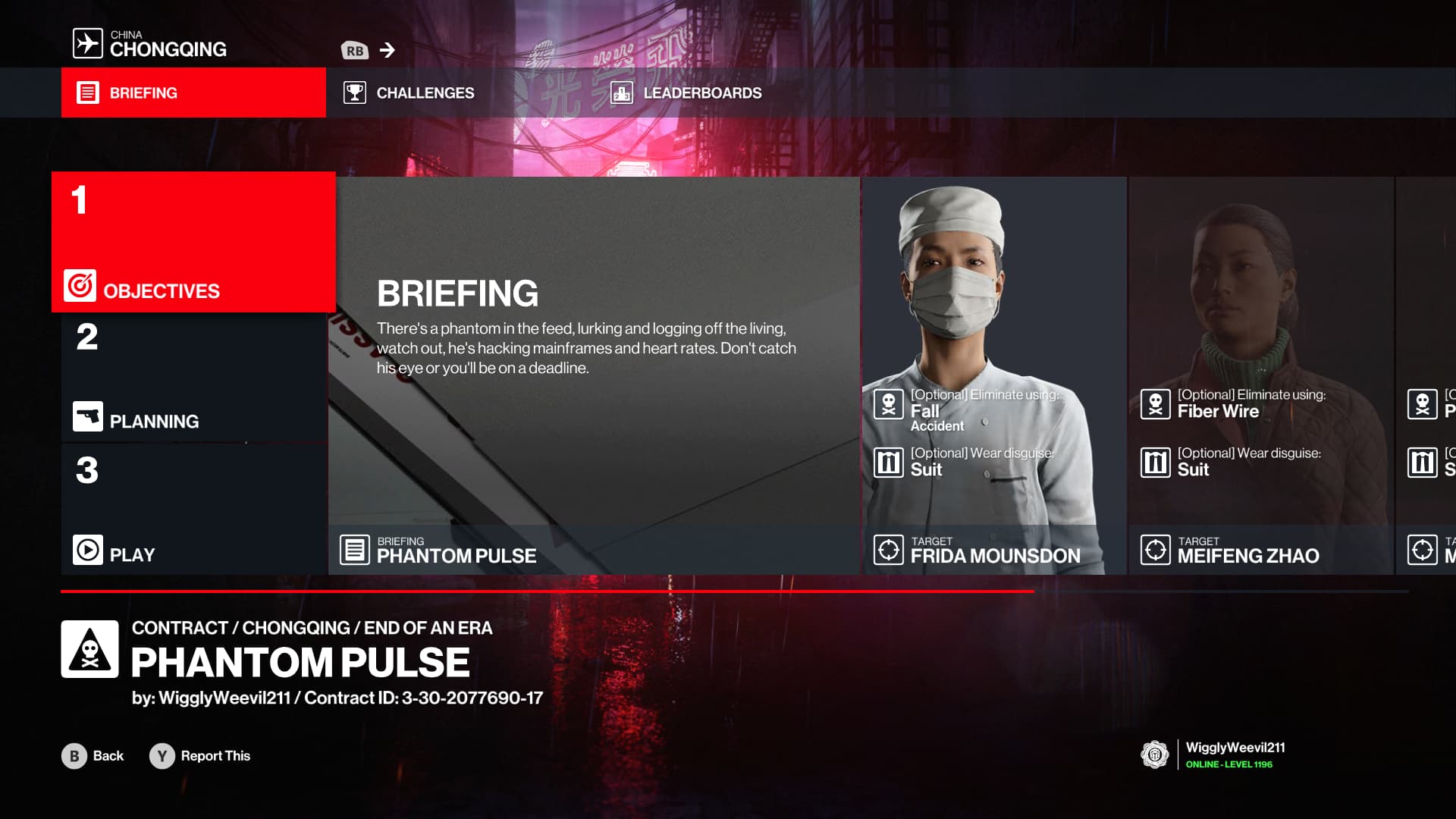
Task: Choose the Meifeng Zhao target card
Action: tap(1260, 375)
